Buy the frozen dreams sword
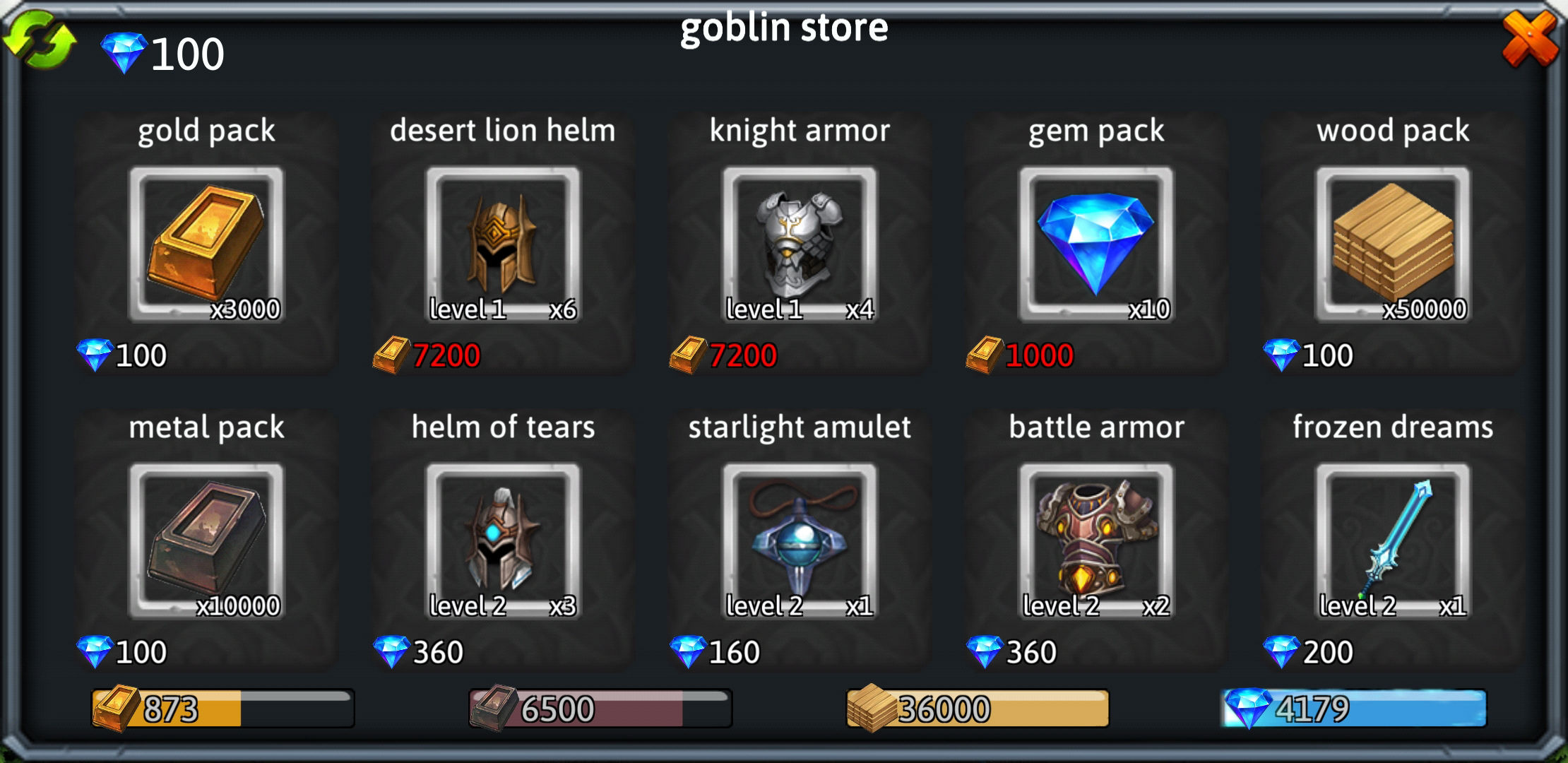Image resolution: width=1568 pixels, height=763 pixels. pyautogui.click(x=1393, y=542)
